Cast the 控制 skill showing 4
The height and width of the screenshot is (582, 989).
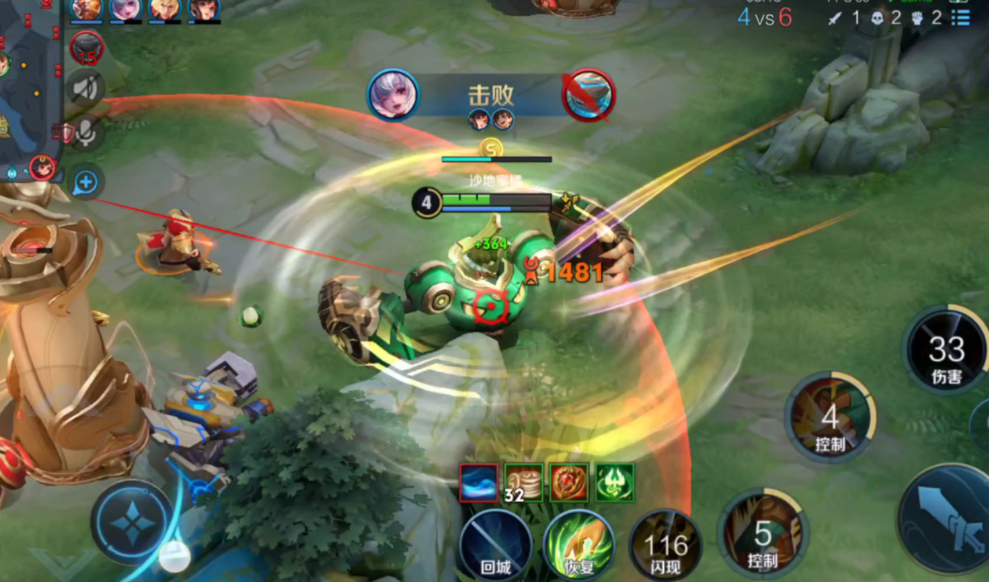click(830, 417)
